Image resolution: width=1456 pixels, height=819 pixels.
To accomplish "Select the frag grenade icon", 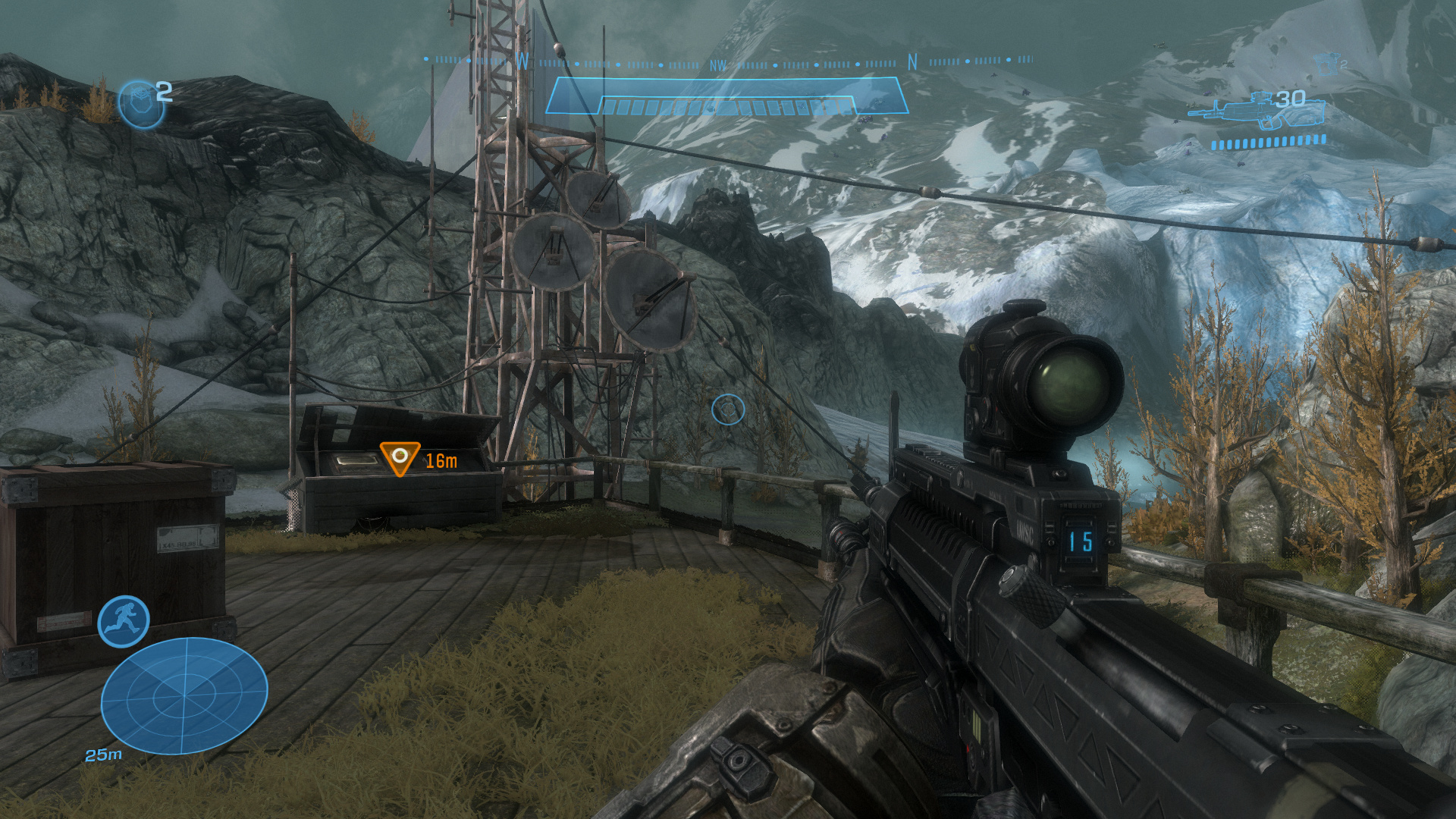I will coord(141,104).
